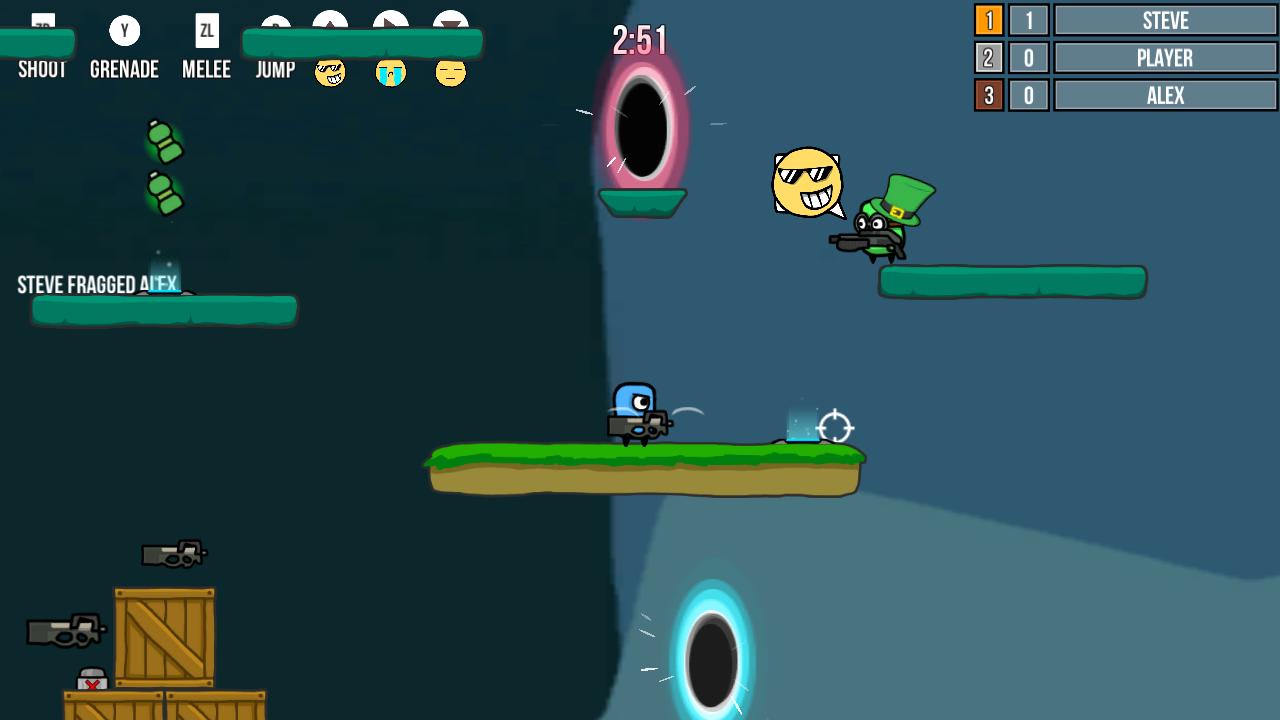Select STEVE on the scoreboard
This screenshot has height=720, width=1280.
click(x=1164, y=20)
